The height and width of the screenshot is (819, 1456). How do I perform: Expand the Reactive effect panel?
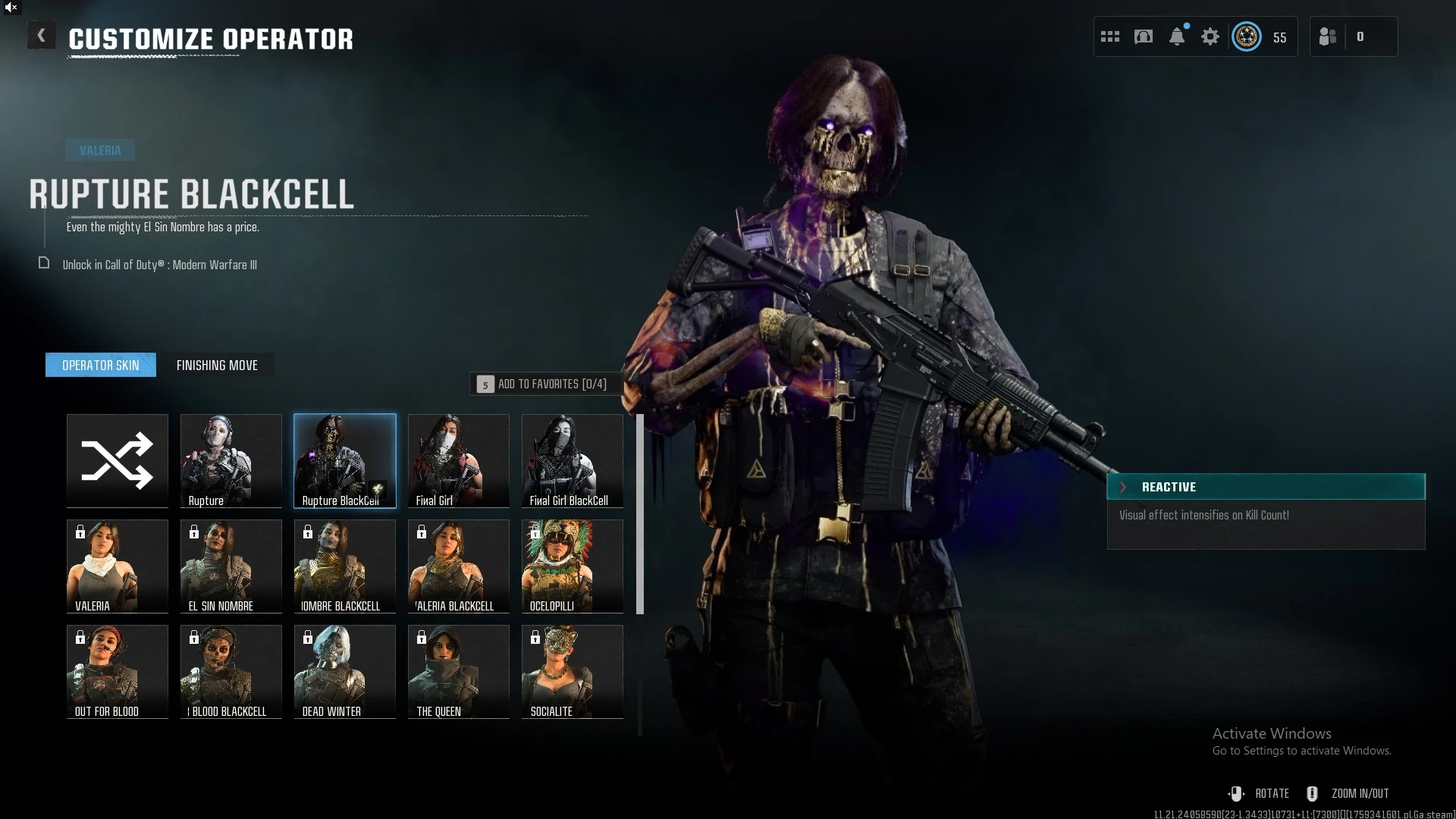point(1124,487)
